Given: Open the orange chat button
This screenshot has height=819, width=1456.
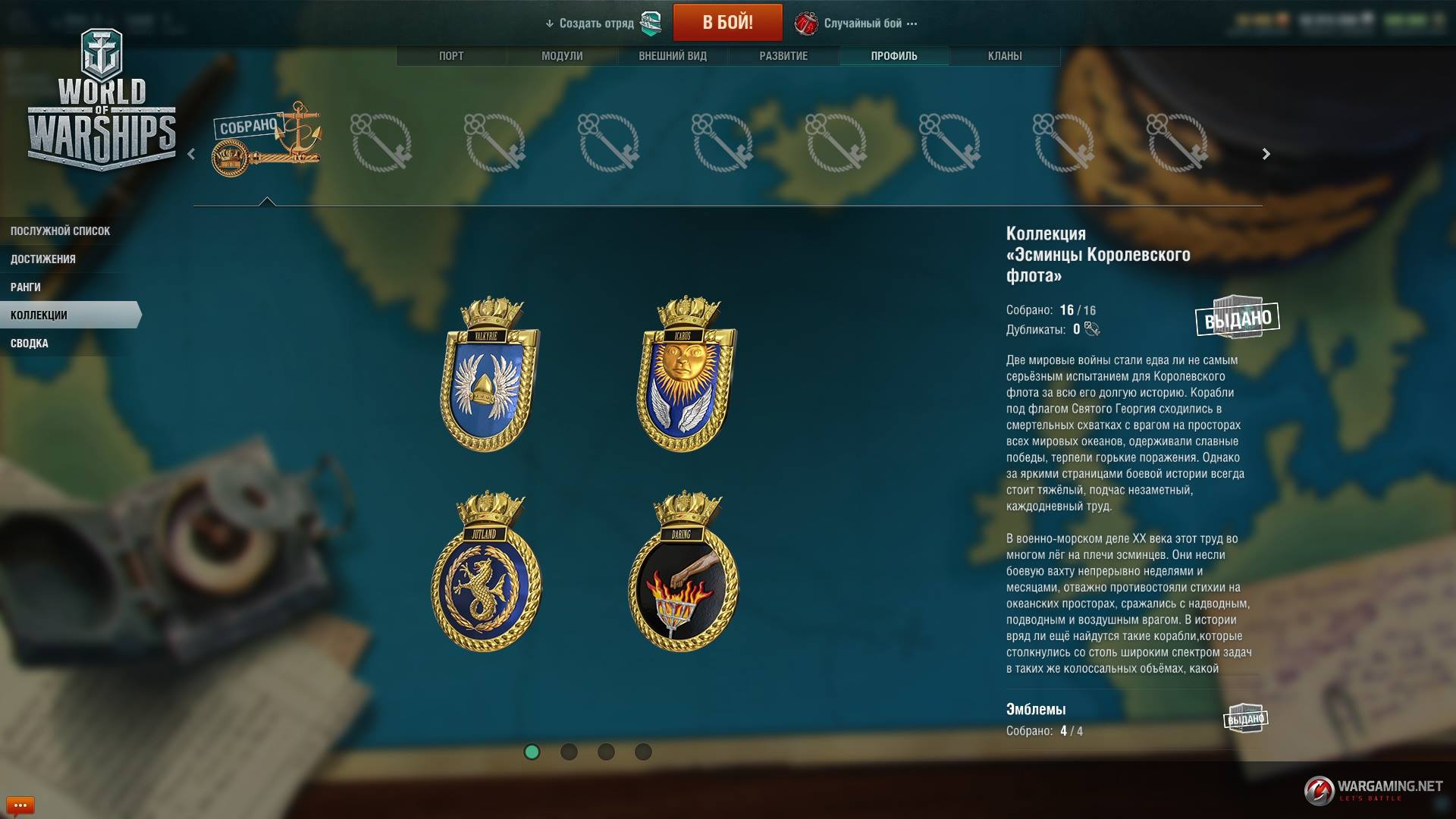Looking at the screenshot, I should pos(20,805).
